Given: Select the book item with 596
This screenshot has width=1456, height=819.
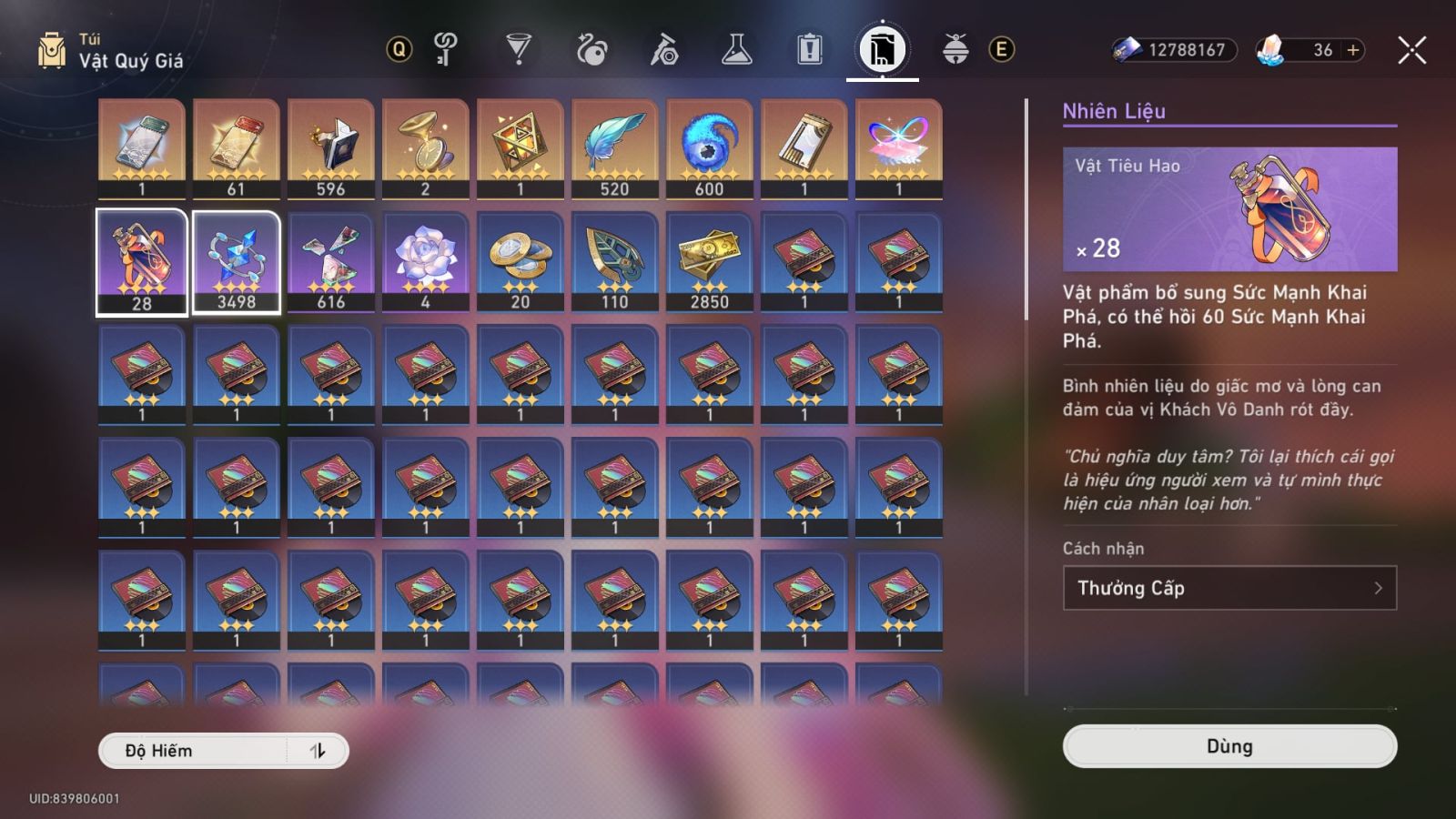Looking at the screenshot, I should (331, 148).
